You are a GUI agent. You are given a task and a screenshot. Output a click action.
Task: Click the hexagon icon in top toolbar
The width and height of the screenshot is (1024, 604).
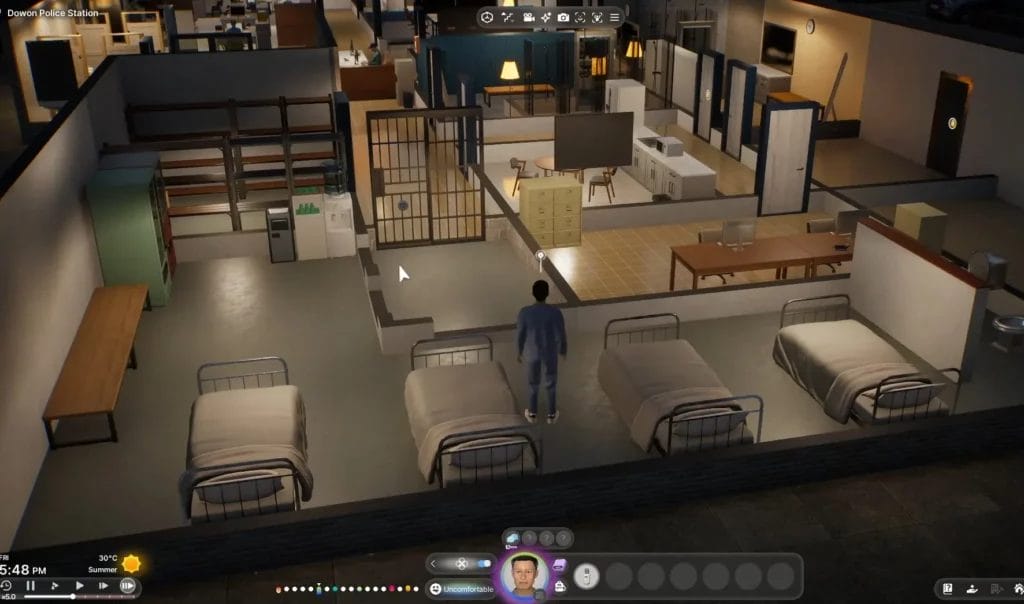(x=487, y=17)
